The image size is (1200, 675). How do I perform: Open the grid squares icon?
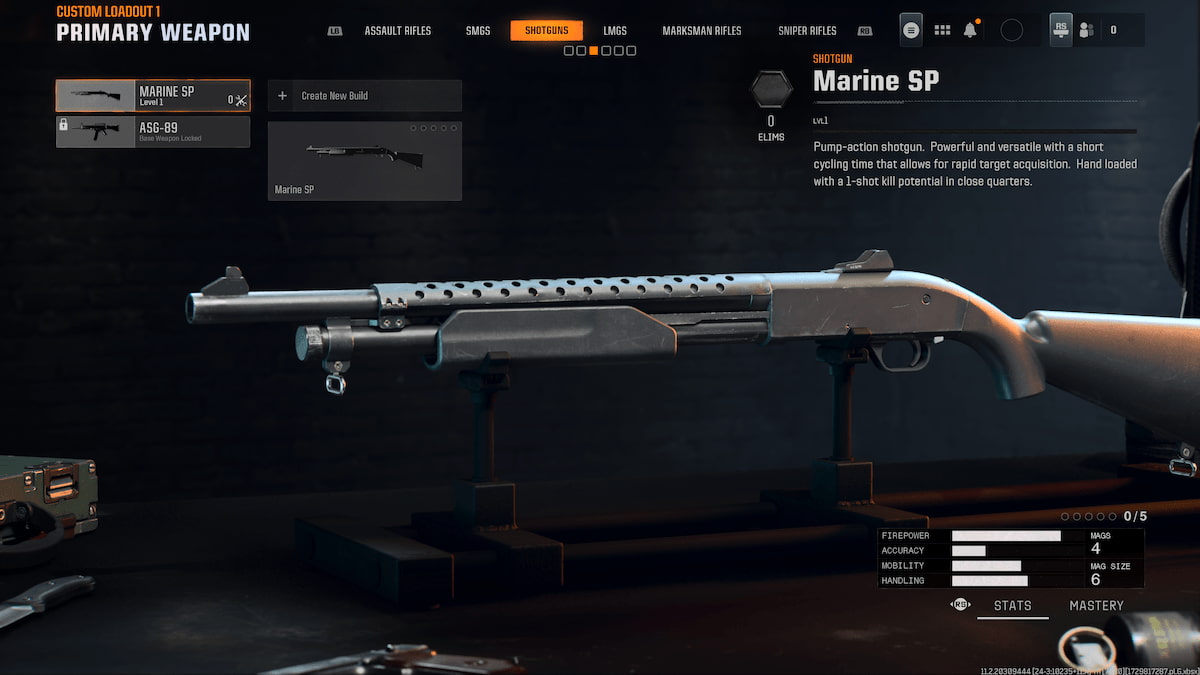(942, 30)
